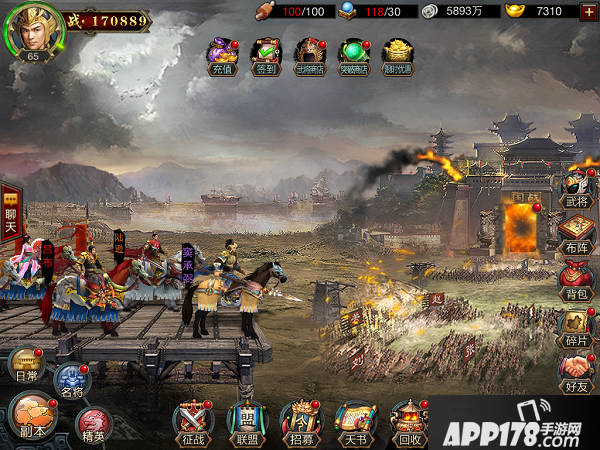Open the 限时优惠 limited-time offers
This screenshot has height=450, width=600.
click(398, 56)
